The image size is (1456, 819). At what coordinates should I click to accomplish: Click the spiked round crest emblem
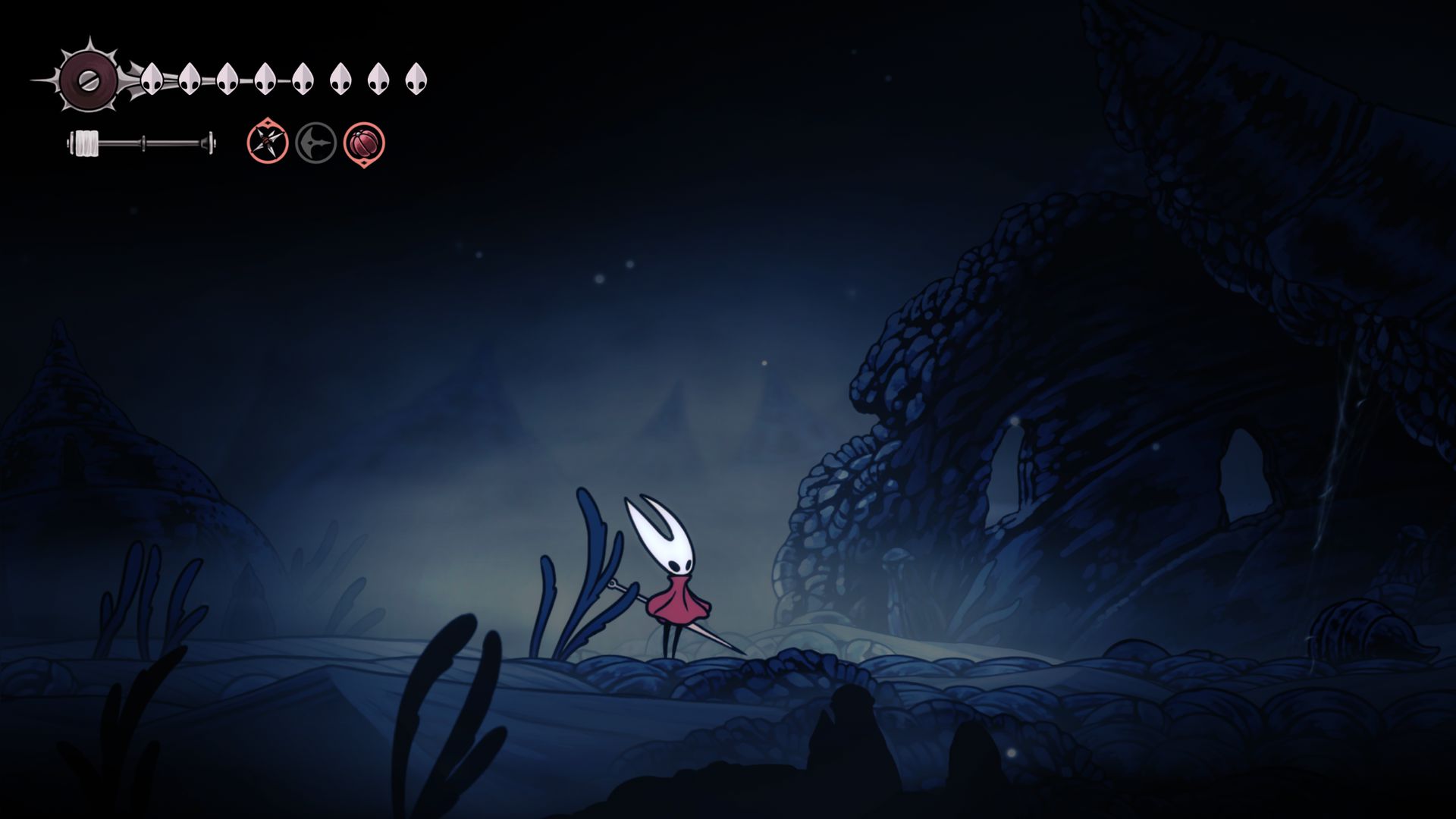tap(88, 78)
